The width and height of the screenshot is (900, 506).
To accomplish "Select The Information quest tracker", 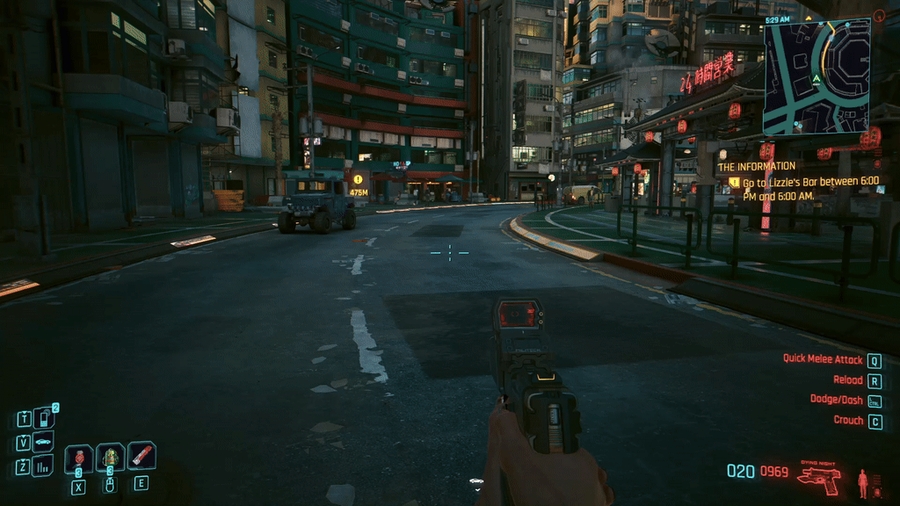I will 757,166.
